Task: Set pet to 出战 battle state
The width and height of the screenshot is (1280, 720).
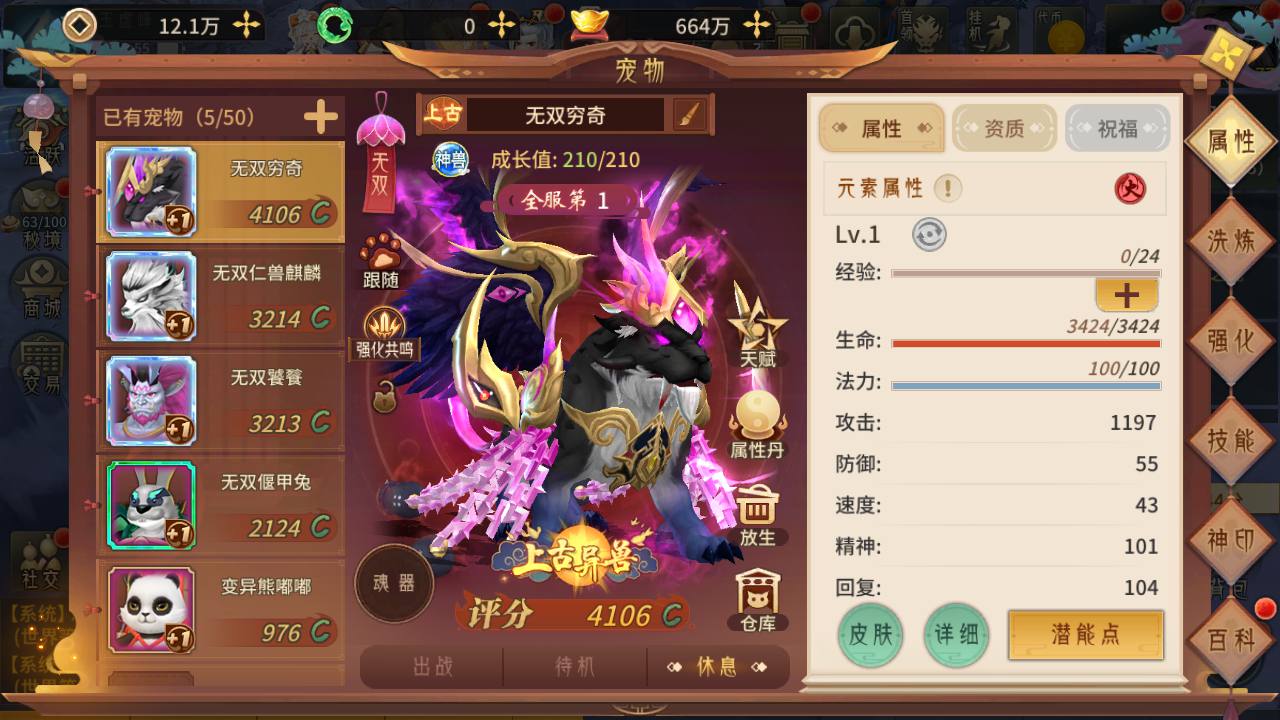Action: click(432, 667)
